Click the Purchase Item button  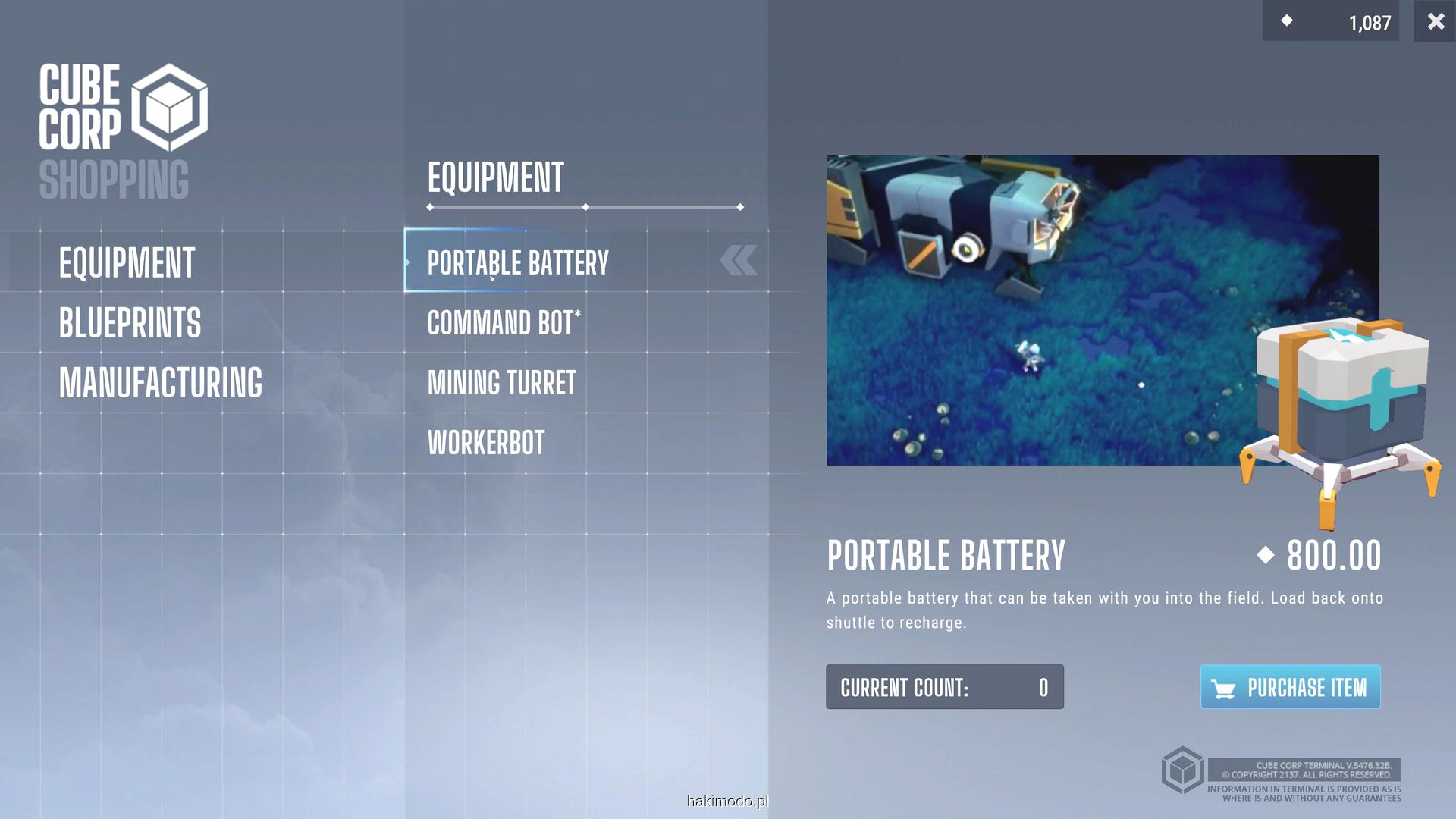pyautogui.click(x=1290, y=687)
